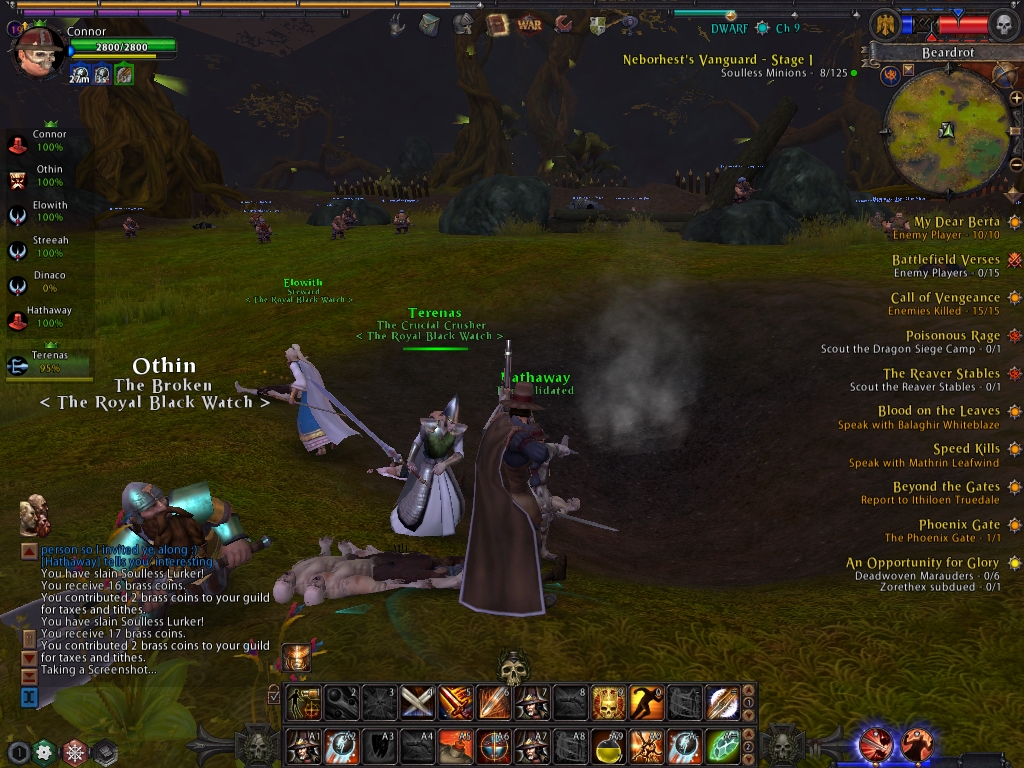This screenshot has height=768, width=1024.
Task: Activate the crossed swords ability in slot 4
Action: (x=417, y=703)
